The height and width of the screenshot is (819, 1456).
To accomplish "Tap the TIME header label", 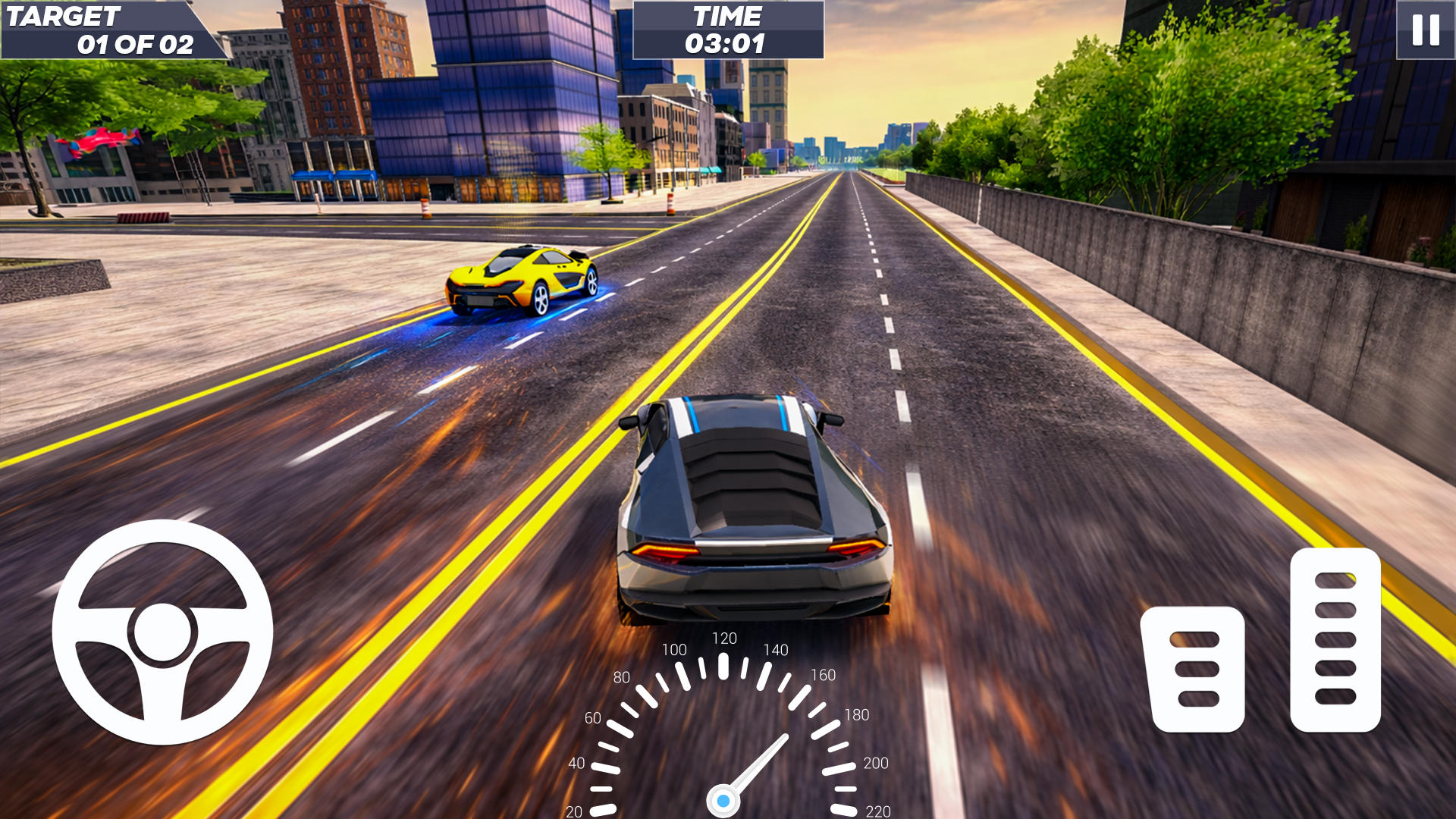I will pyautogui.click(x=726, y=15).
